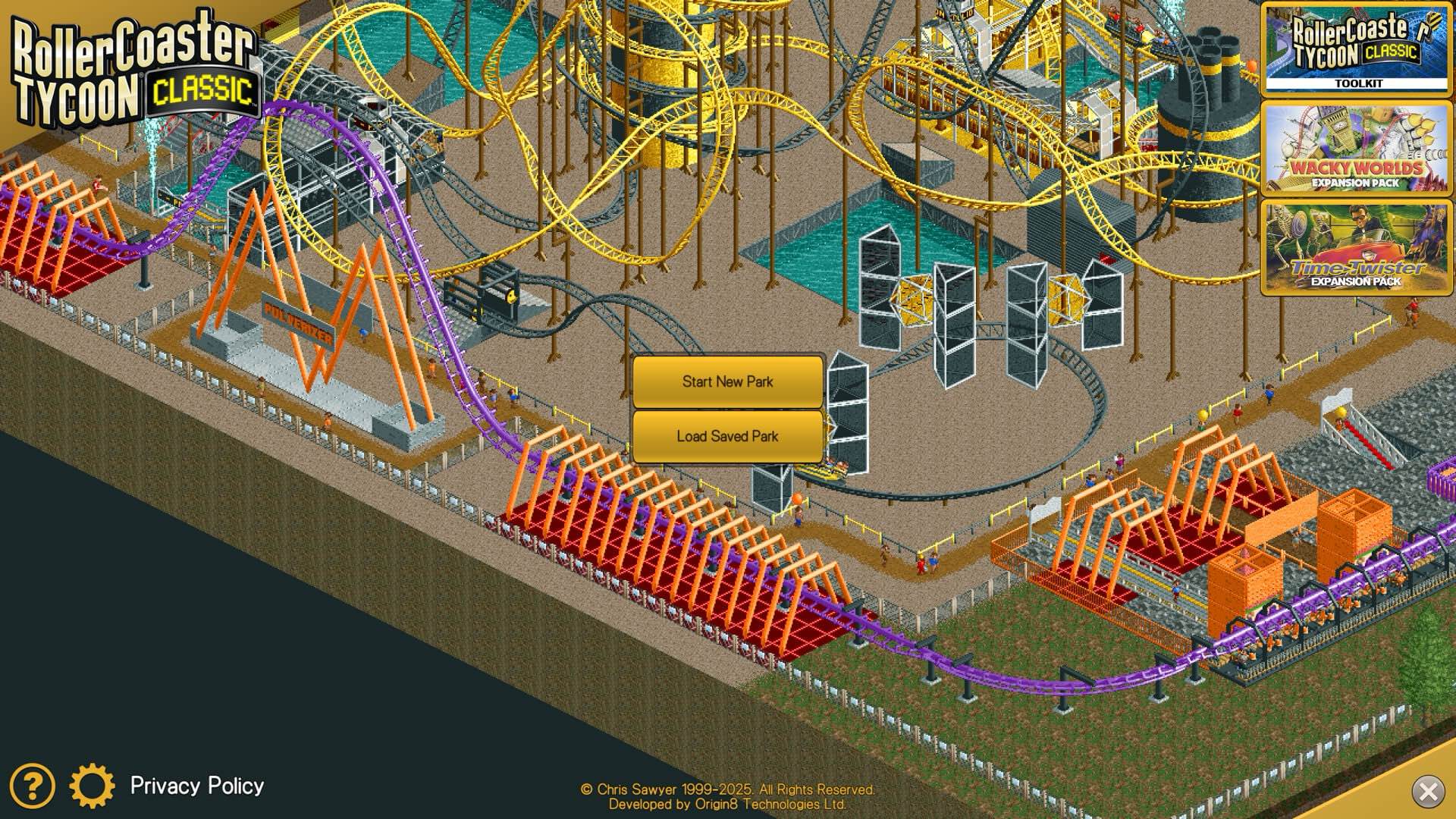The height and width of the screenshot is (819, 1456).
Task: Select the Load Saved Park menu option
Action: pos(726,436)
